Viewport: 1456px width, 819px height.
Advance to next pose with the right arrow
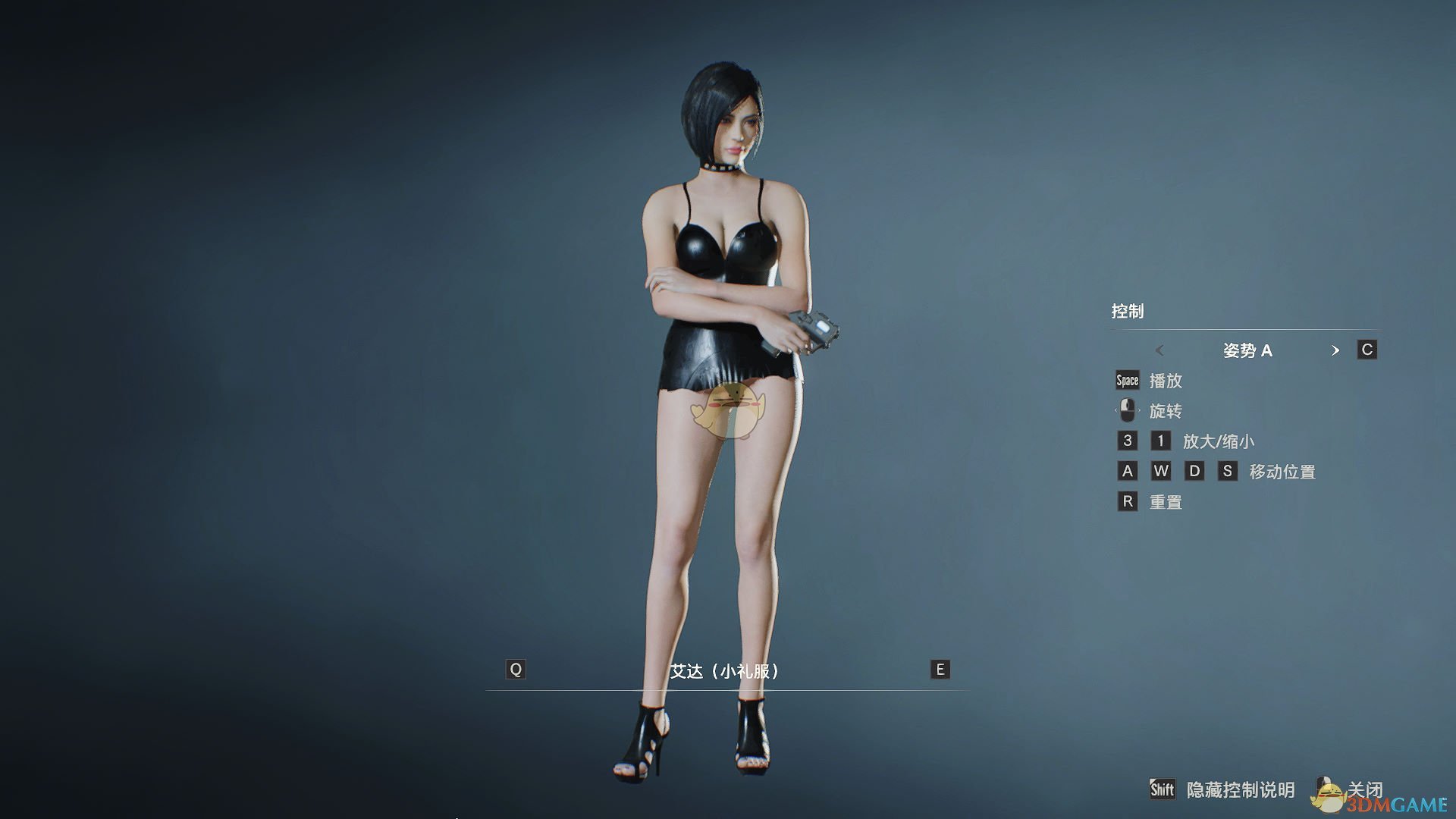(x=1336, y=350)
